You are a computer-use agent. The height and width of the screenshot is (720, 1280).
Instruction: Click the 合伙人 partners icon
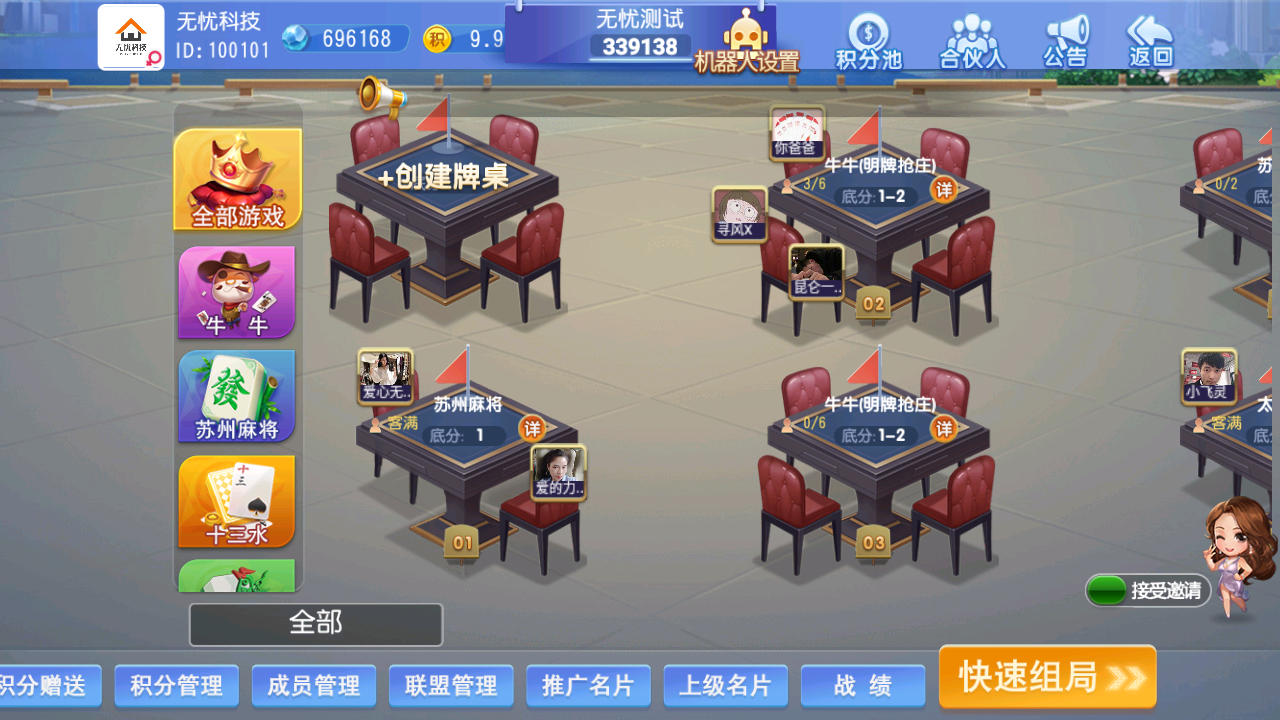[969, 38]
